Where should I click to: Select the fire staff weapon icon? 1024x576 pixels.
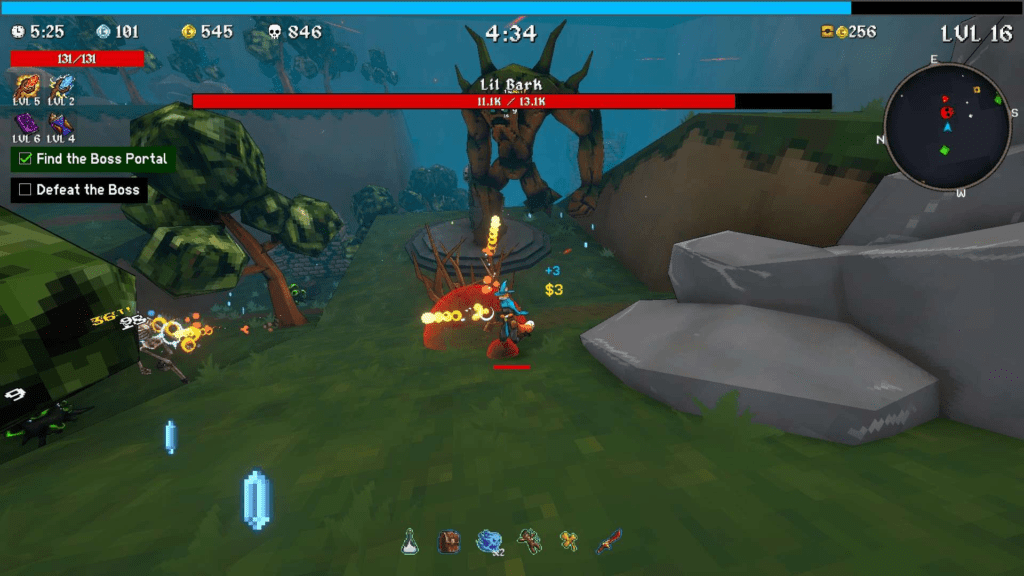[x=26, y=86]
